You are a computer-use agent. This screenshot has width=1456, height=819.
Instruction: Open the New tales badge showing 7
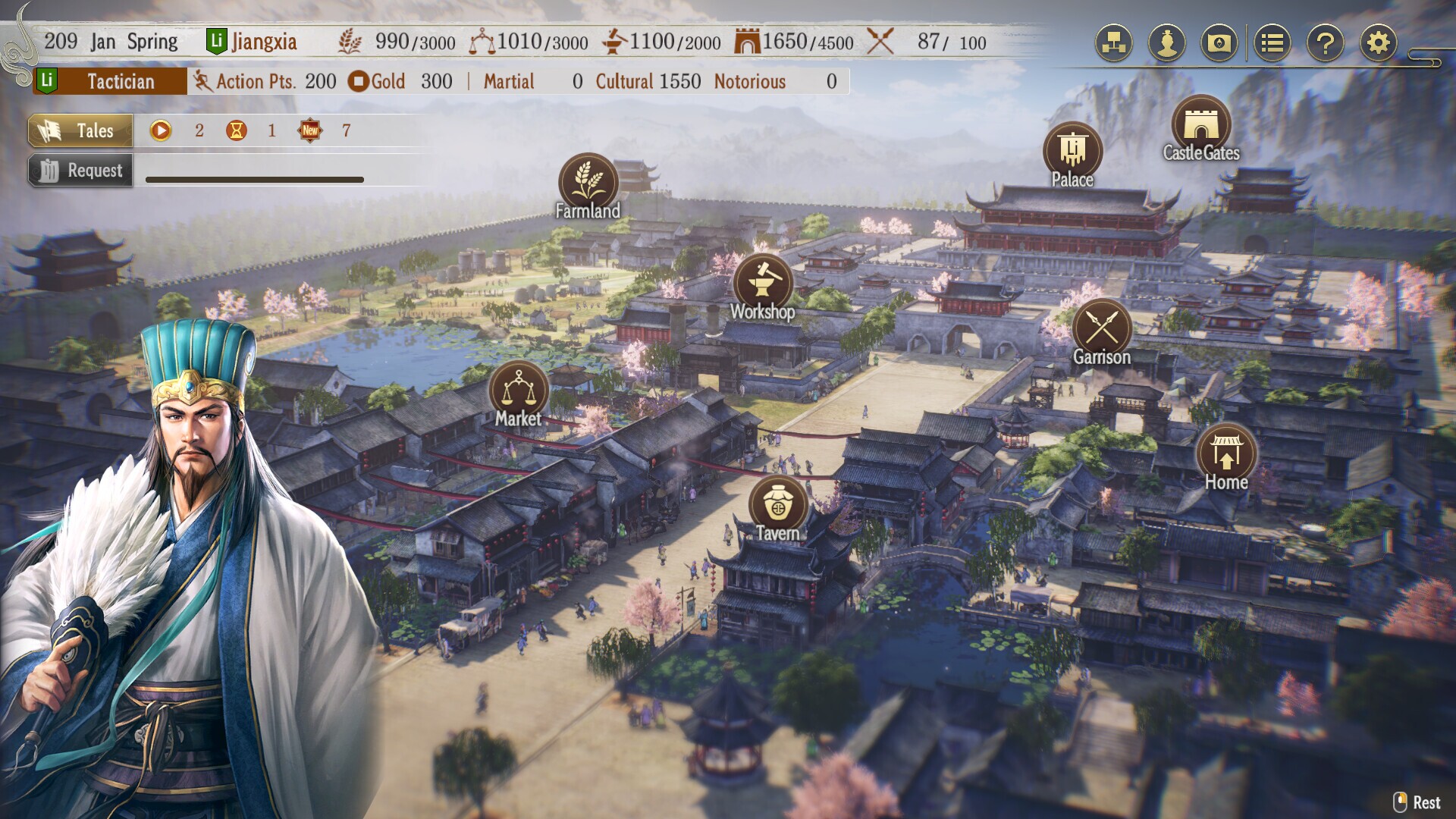pyautogui.click(x=309, y=130)
